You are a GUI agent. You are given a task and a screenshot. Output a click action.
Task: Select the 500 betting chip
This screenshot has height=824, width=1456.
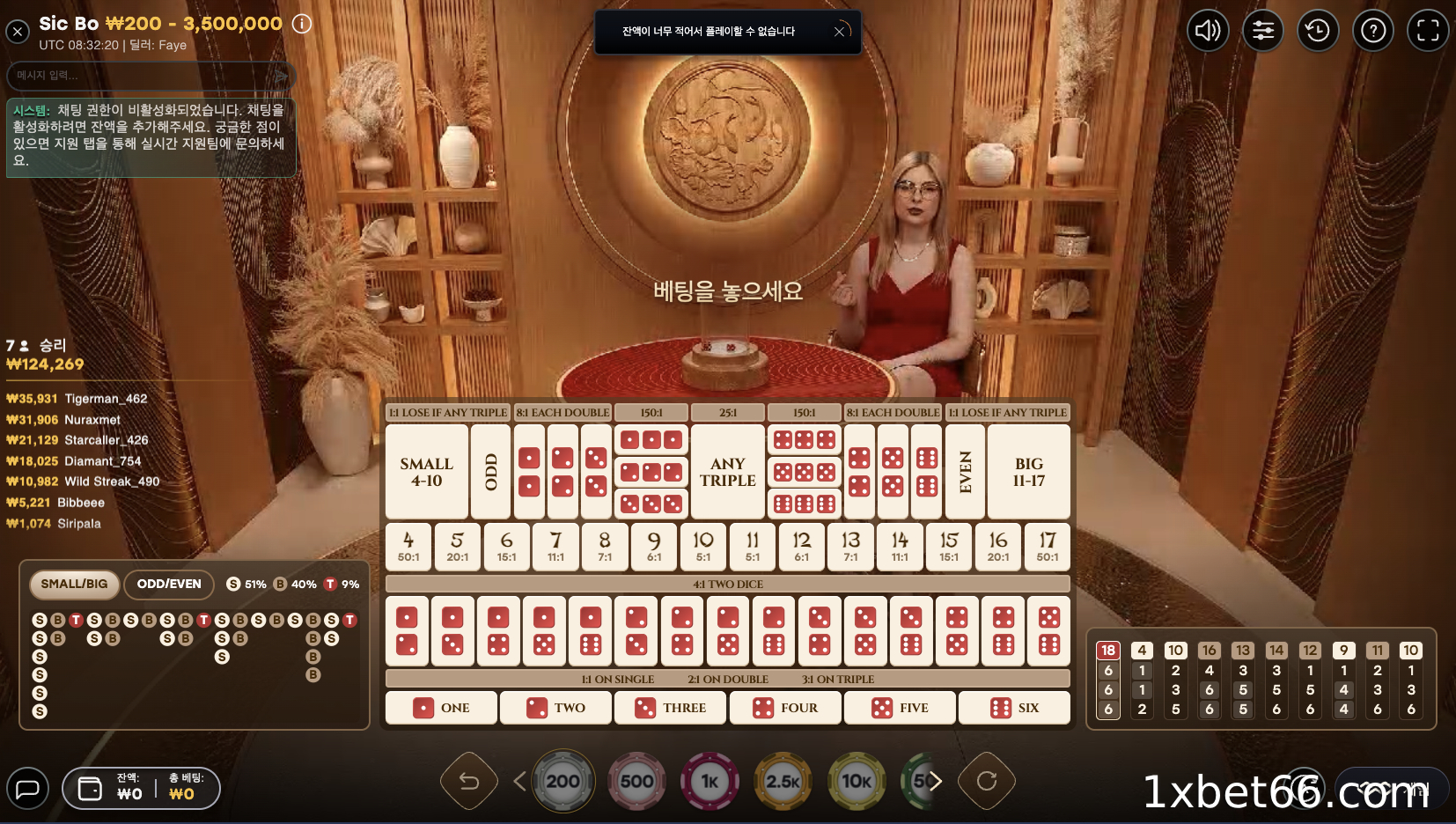(637, 781)
